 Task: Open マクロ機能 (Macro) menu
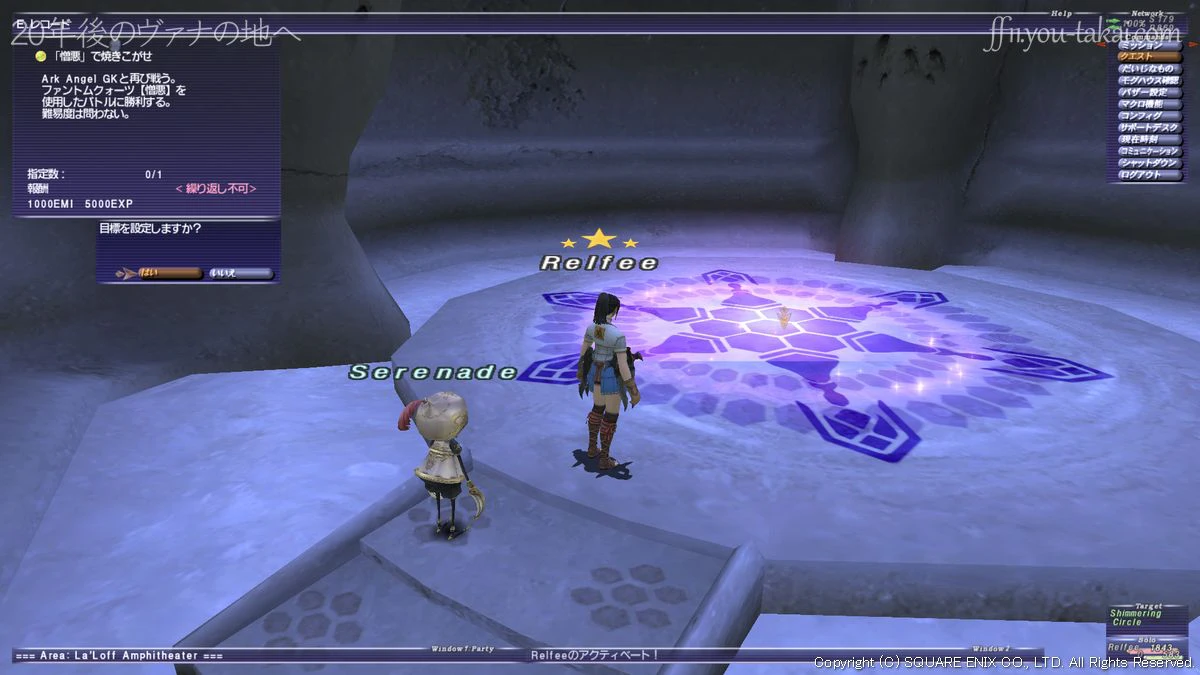point(1149,105)
